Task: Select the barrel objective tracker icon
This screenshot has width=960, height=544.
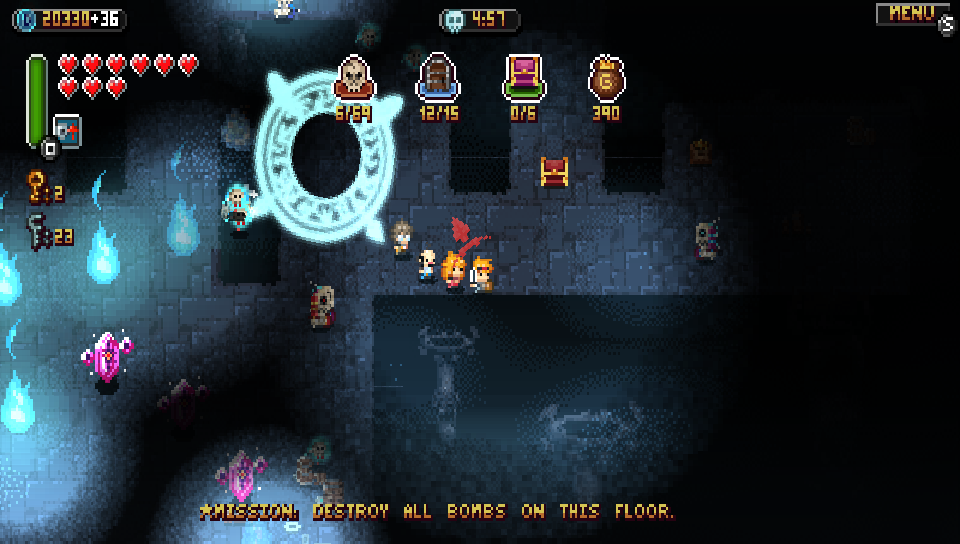Action: (x=437, y=77)
